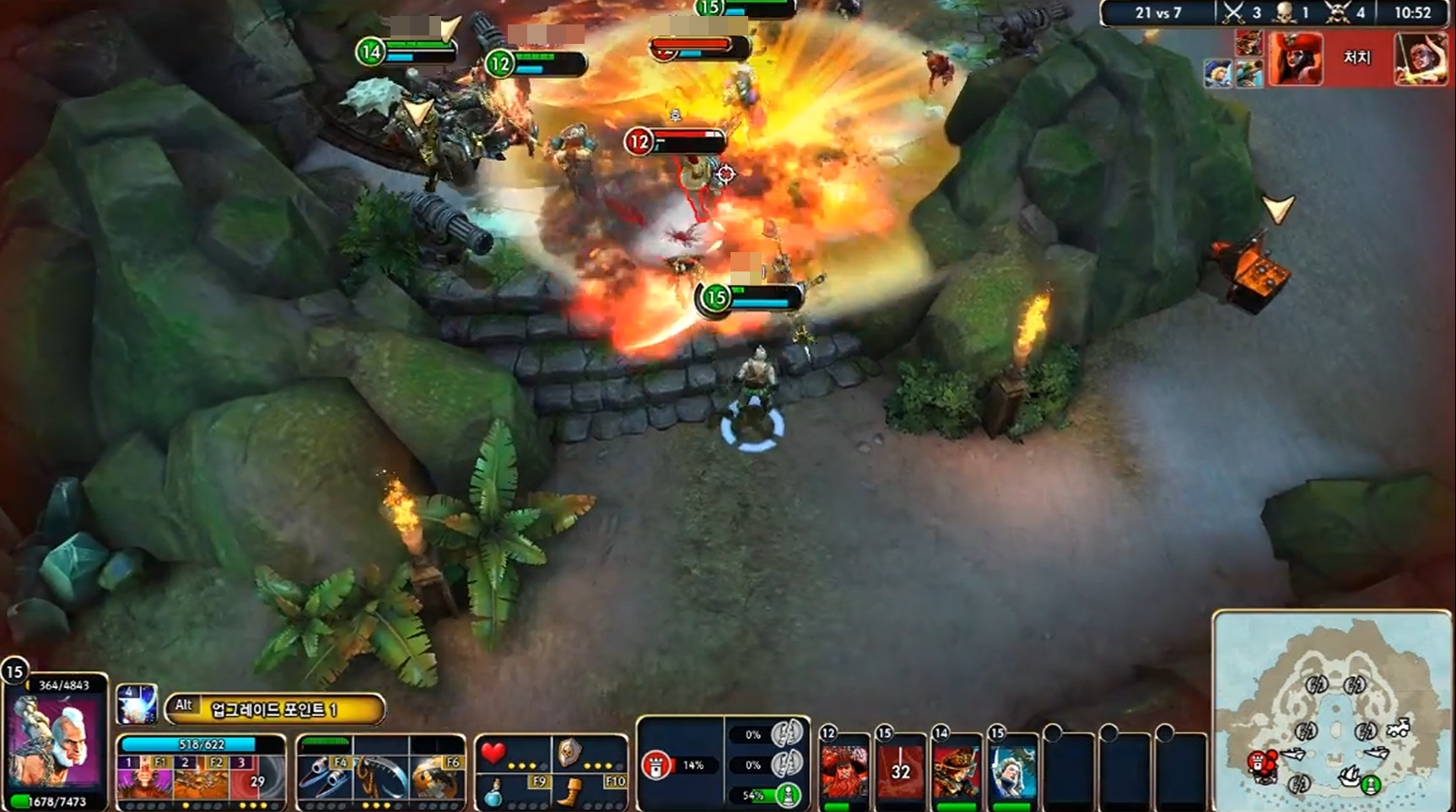Use the F9 blue potion

pos(494,792)
